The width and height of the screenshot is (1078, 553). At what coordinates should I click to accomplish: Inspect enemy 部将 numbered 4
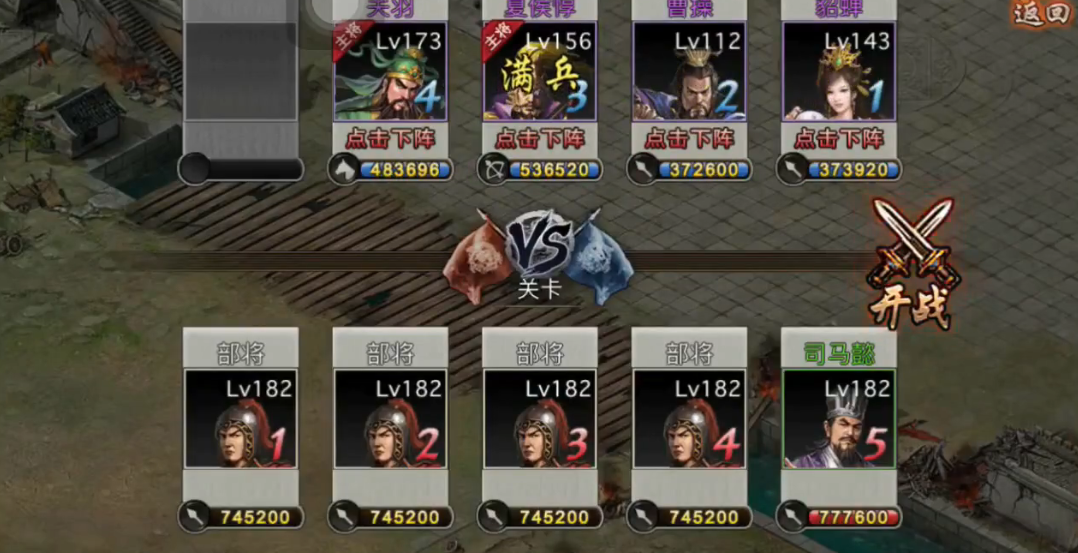coord(689,420)
